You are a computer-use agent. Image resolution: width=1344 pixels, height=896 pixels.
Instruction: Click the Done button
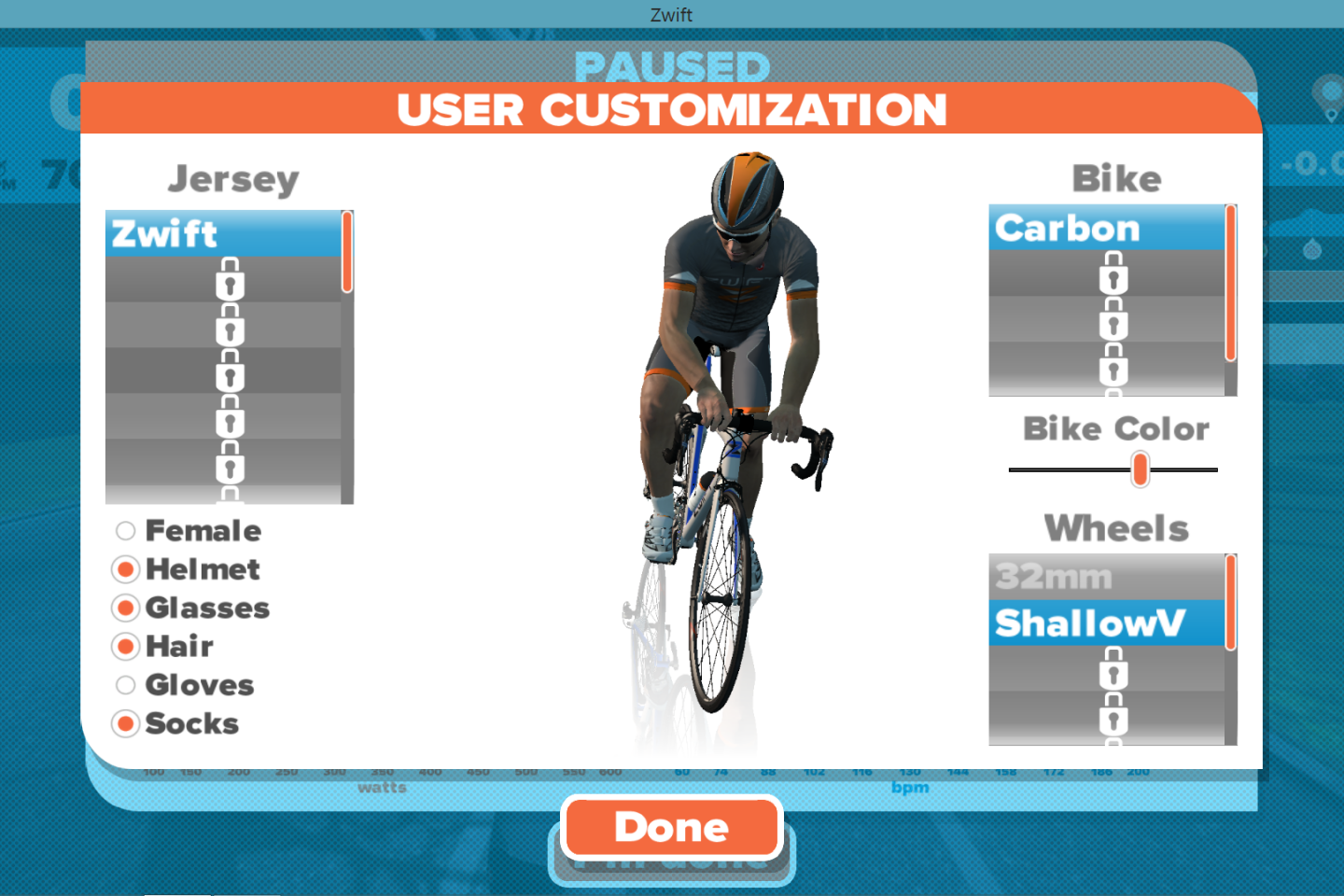tap(671, 827)
